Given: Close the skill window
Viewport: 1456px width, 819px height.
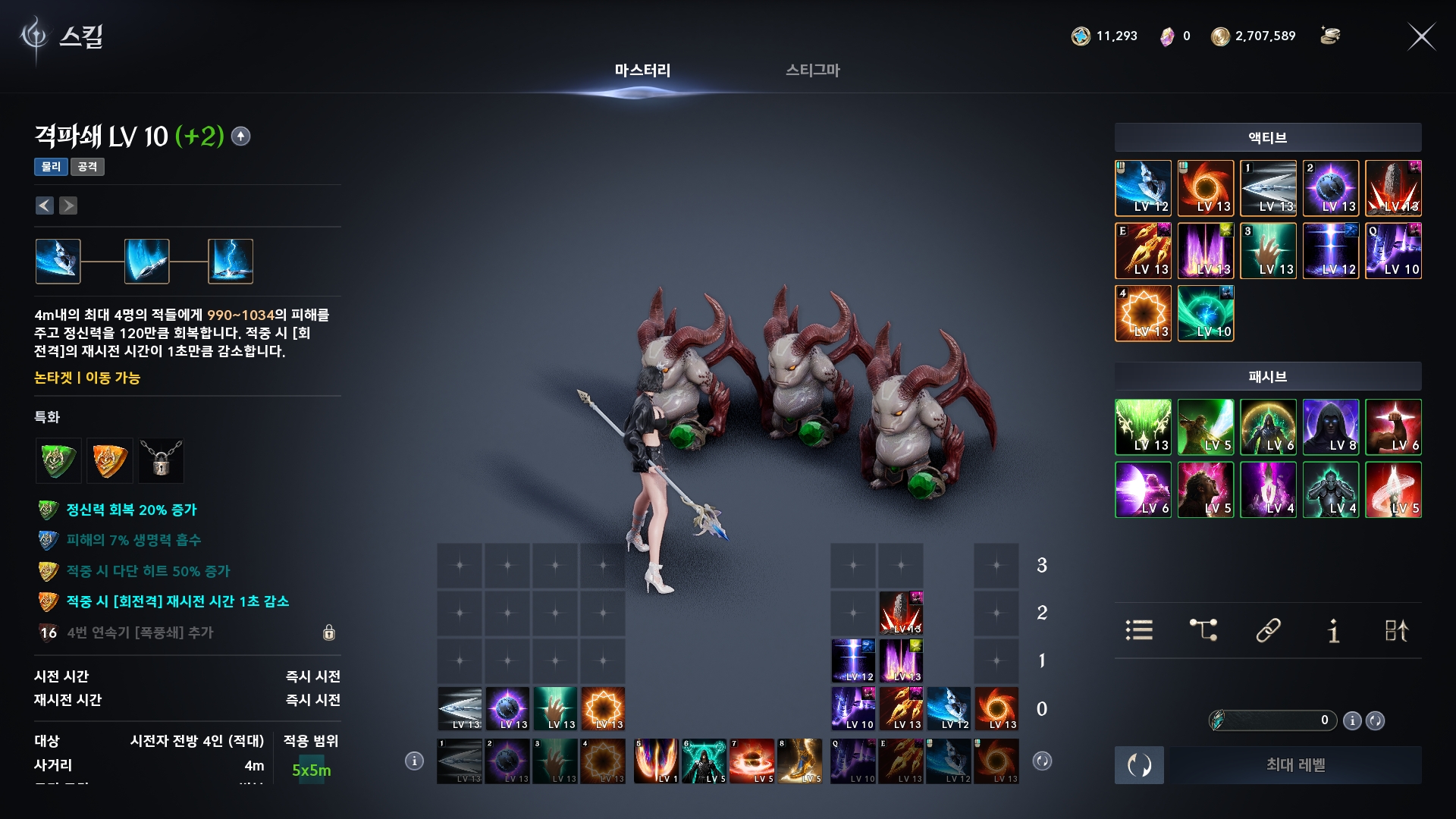Looking at the screenshot, I should click(x=1421, y=36).
